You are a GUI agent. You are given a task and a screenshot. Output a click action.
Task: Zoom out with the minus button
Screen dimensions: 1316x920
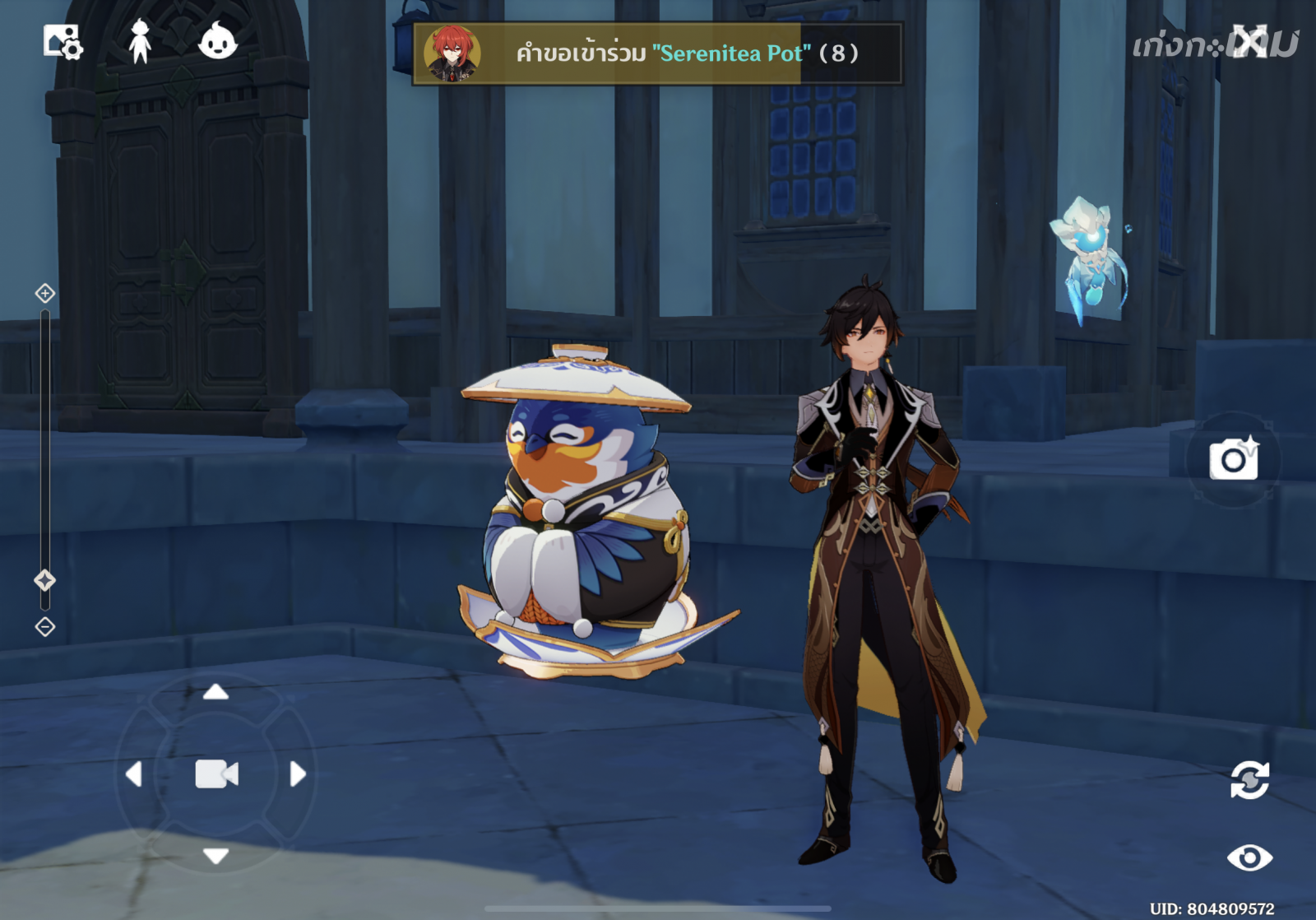click(45, 627)
